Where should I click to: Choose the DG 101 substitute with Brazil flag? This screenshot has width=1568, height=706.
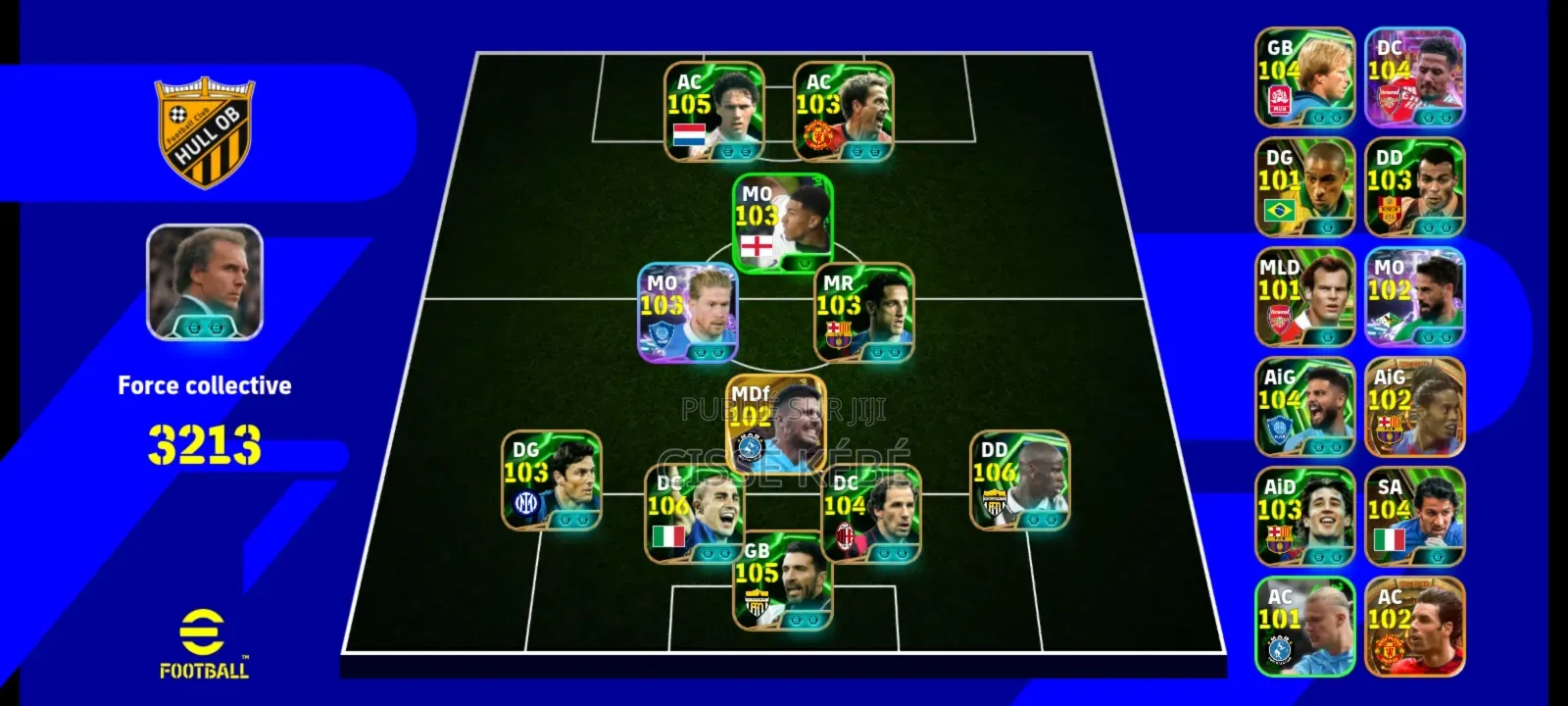pyautogui.click(x=1304, y=186)
